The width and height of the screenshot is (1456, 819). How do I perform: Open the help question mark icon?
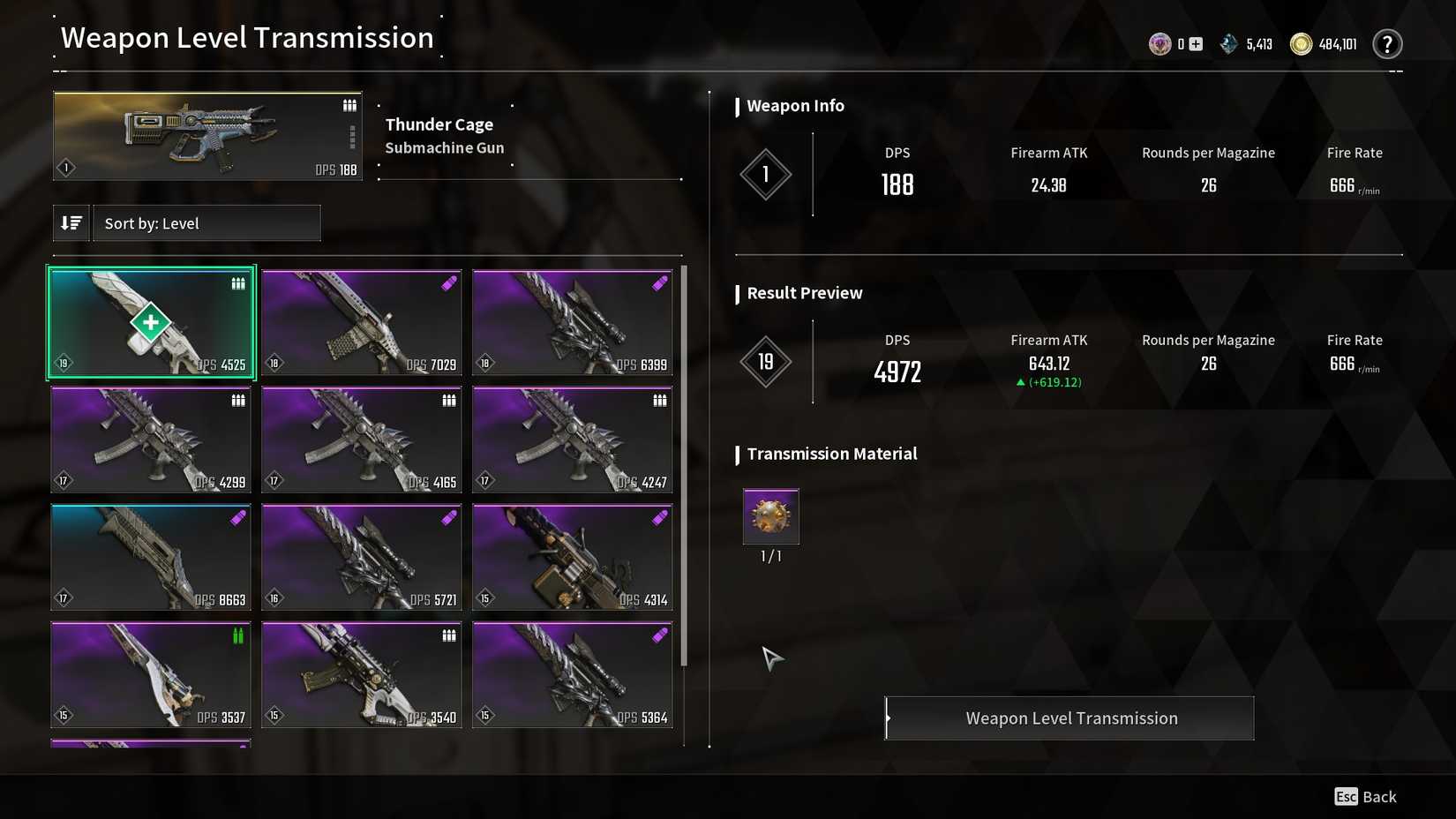tap(1387, 42)
